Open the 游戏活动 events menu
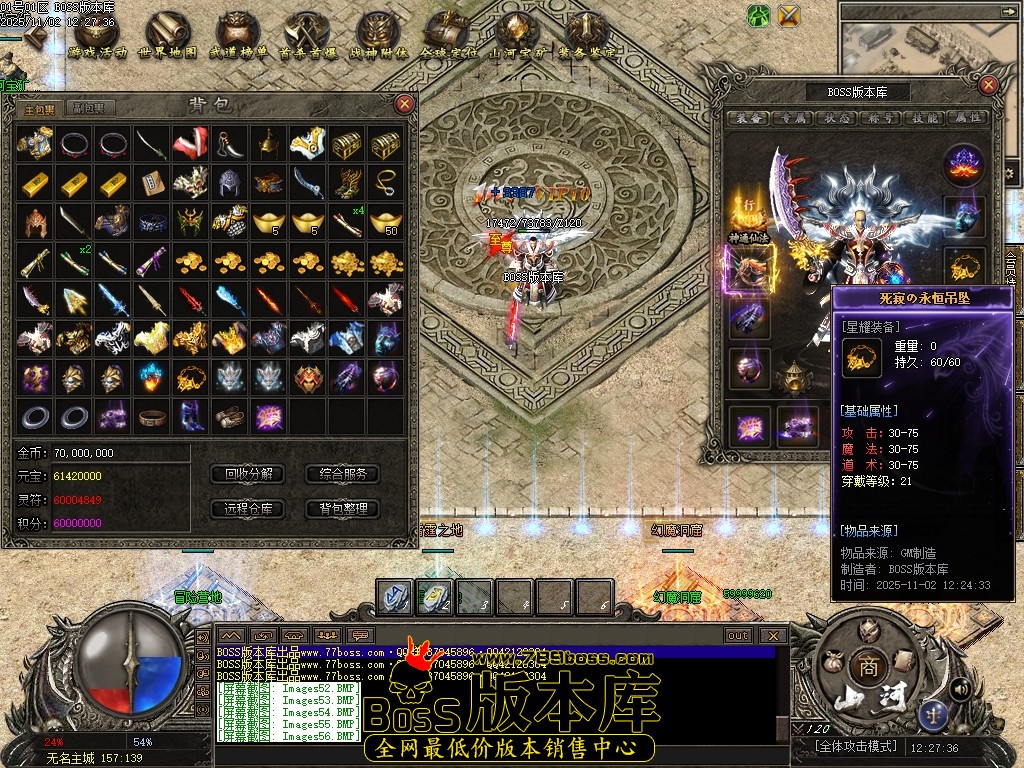This screenshot has height=768, width=1024. (x=92, y=34)
